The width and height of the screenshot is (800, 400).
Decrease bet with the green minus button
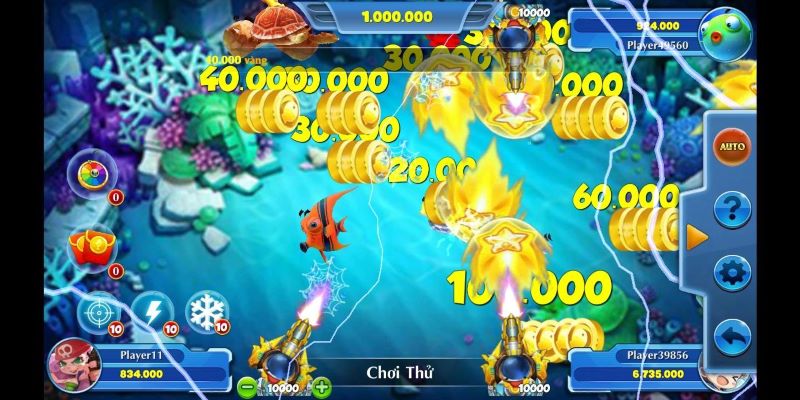[247, 385]
